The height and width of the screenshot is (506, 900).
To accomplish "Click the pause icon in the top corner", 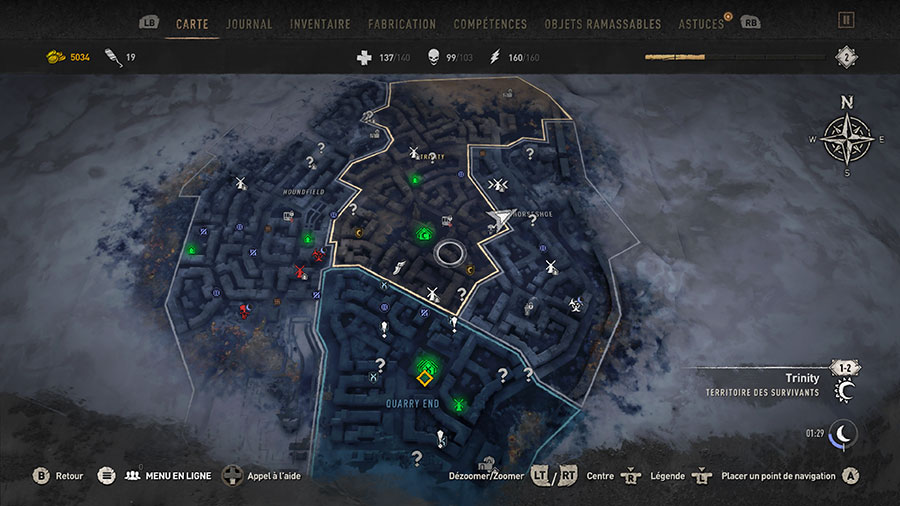I will click(846, 19).
